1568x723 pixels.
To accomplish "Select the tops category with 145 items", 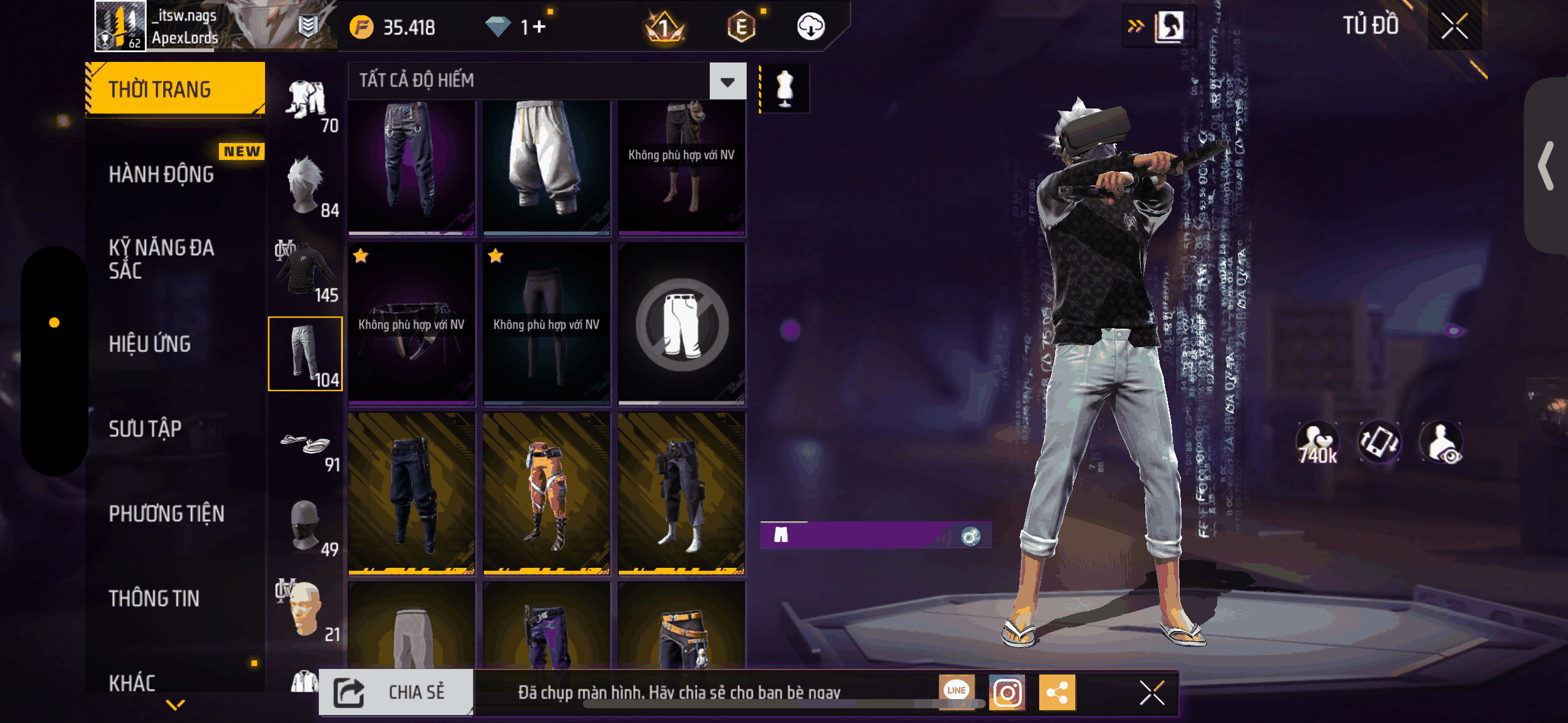I will (306, 270).
